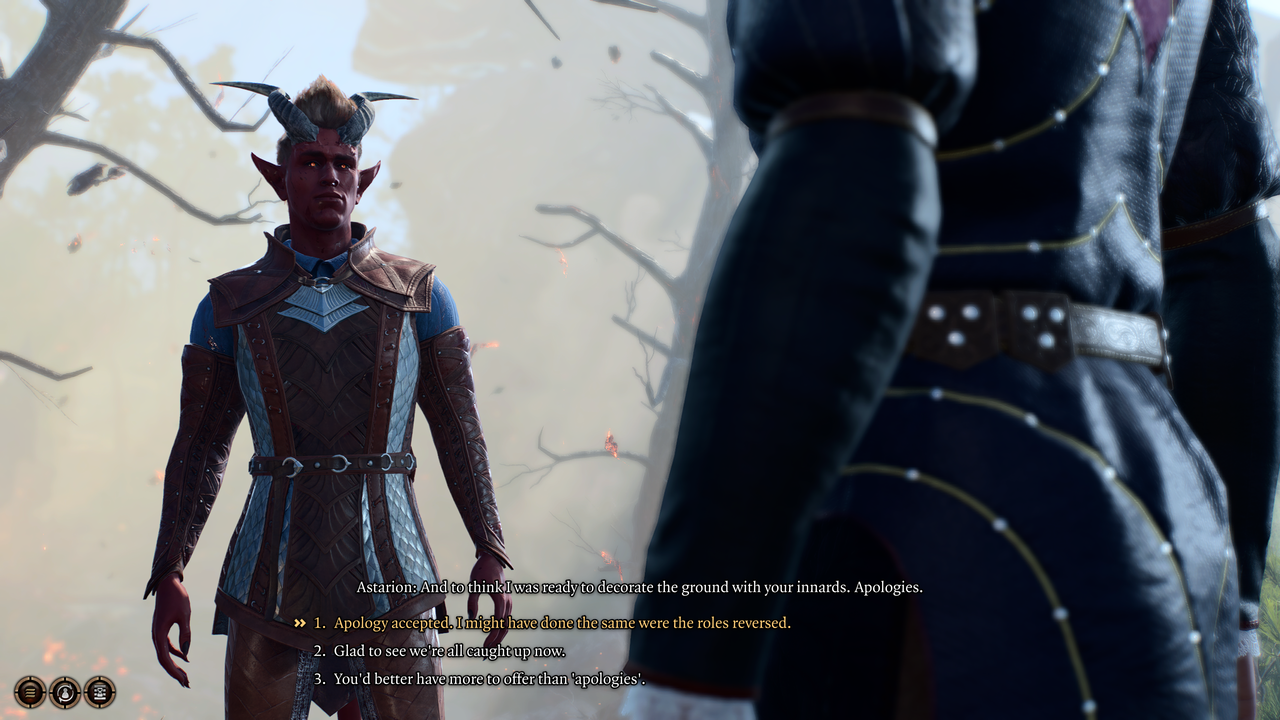Open the dialogue history log icon

click(30, 691)
